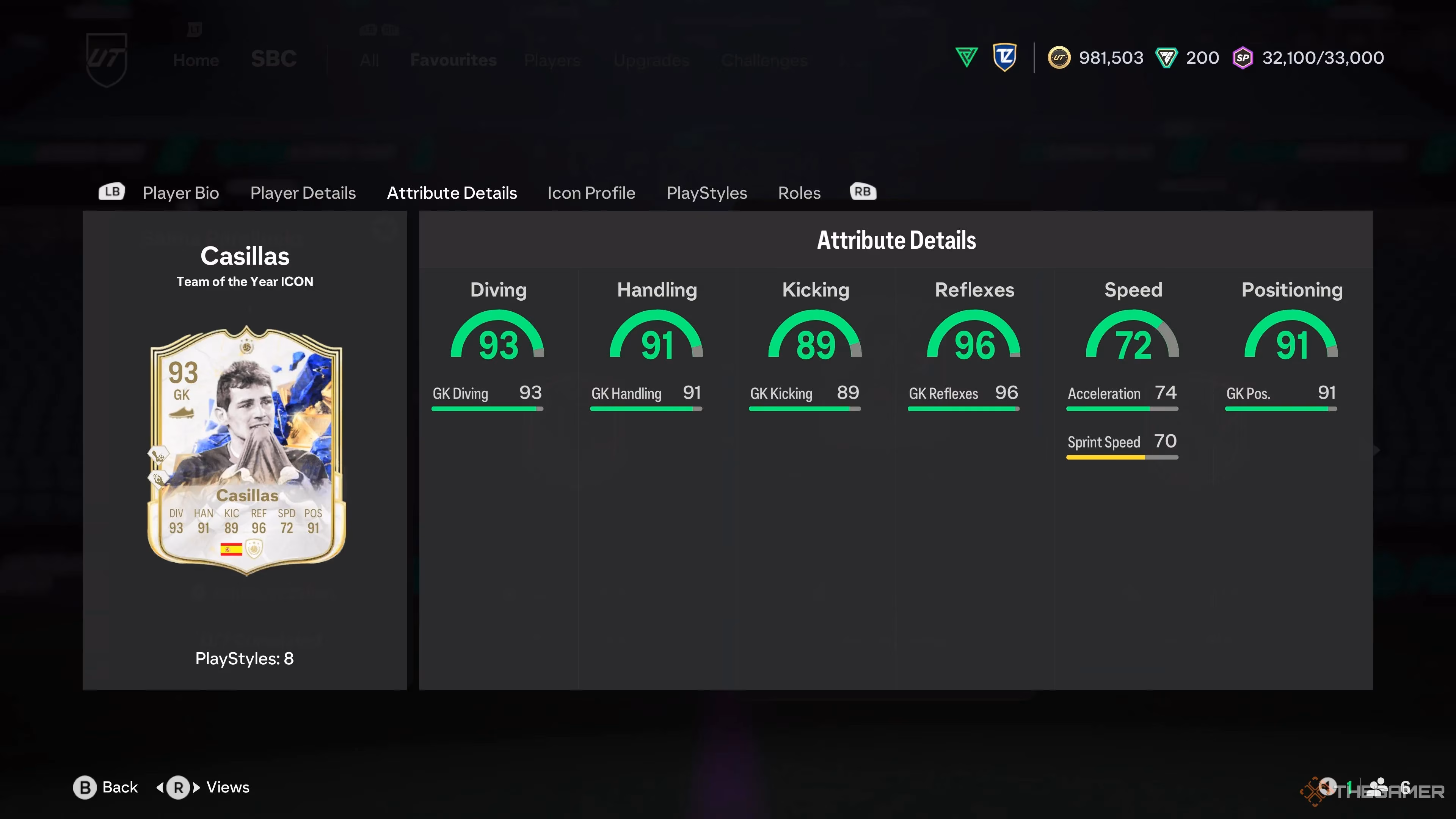Click the boot icon on the Casillas card
Viewport: 1456px width, 819px height.
coord(182,413)
